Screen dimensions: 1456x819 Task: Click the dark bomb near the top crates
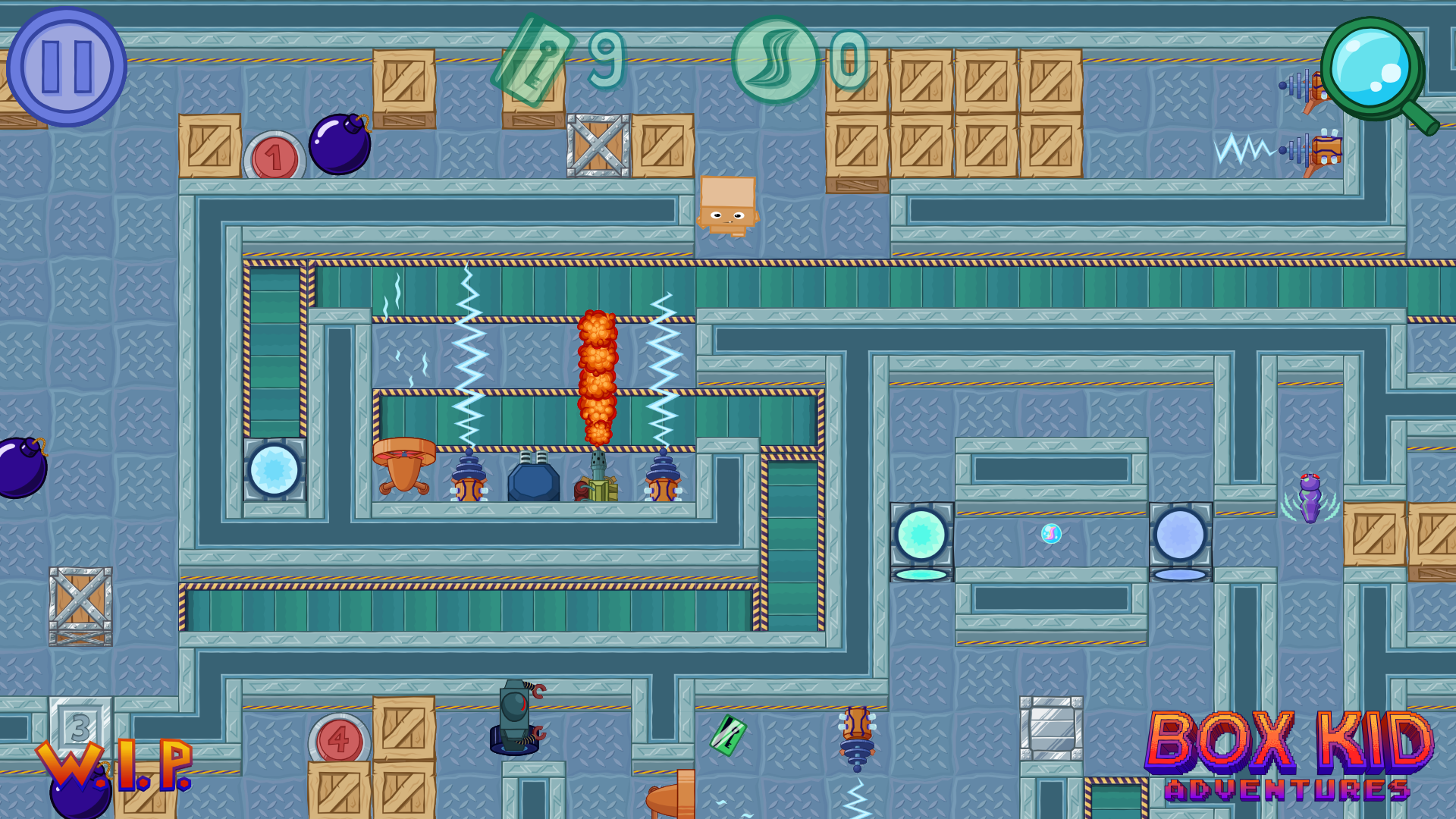click(x=339, y=144)
